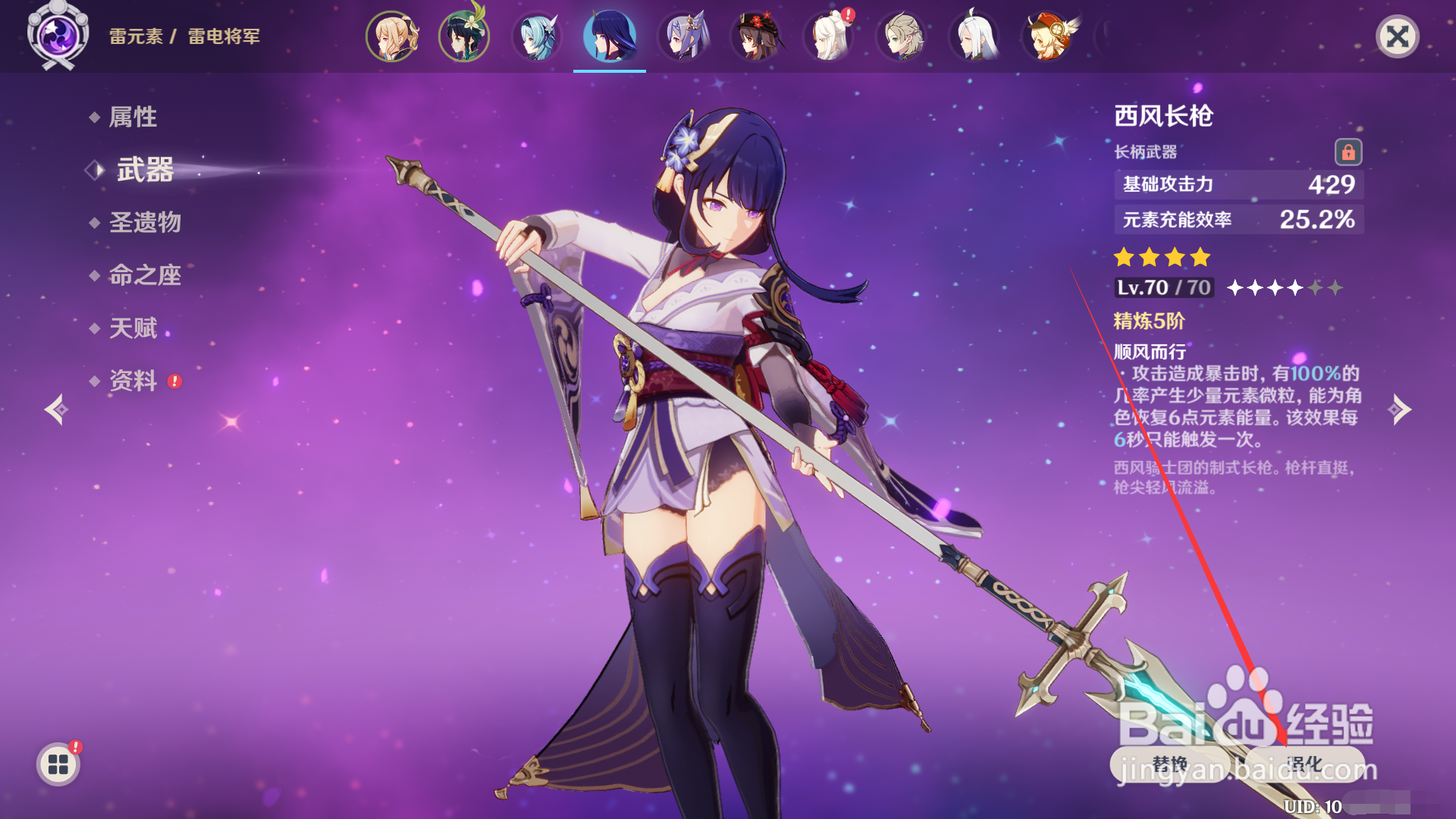Pick Keqing's purple-haired portrait
Viewport: 1456px width, 819px height.
pos(682,36)
